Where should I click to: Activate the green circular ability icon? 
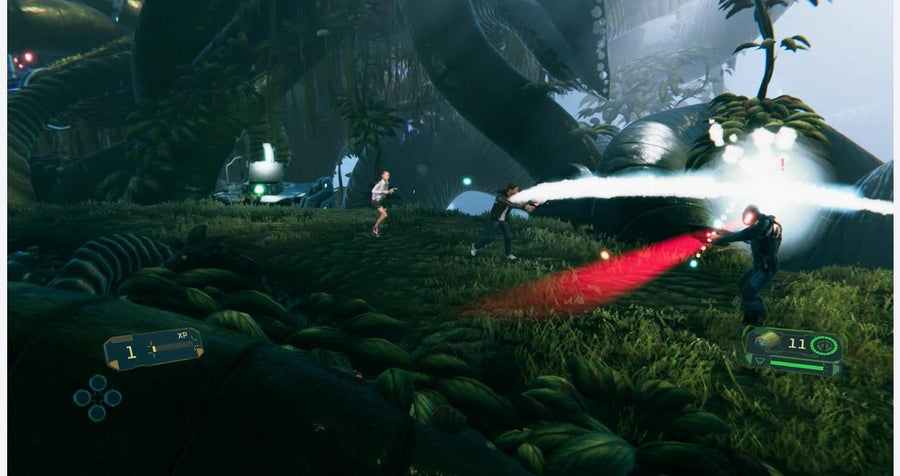[x=824, y=346]
